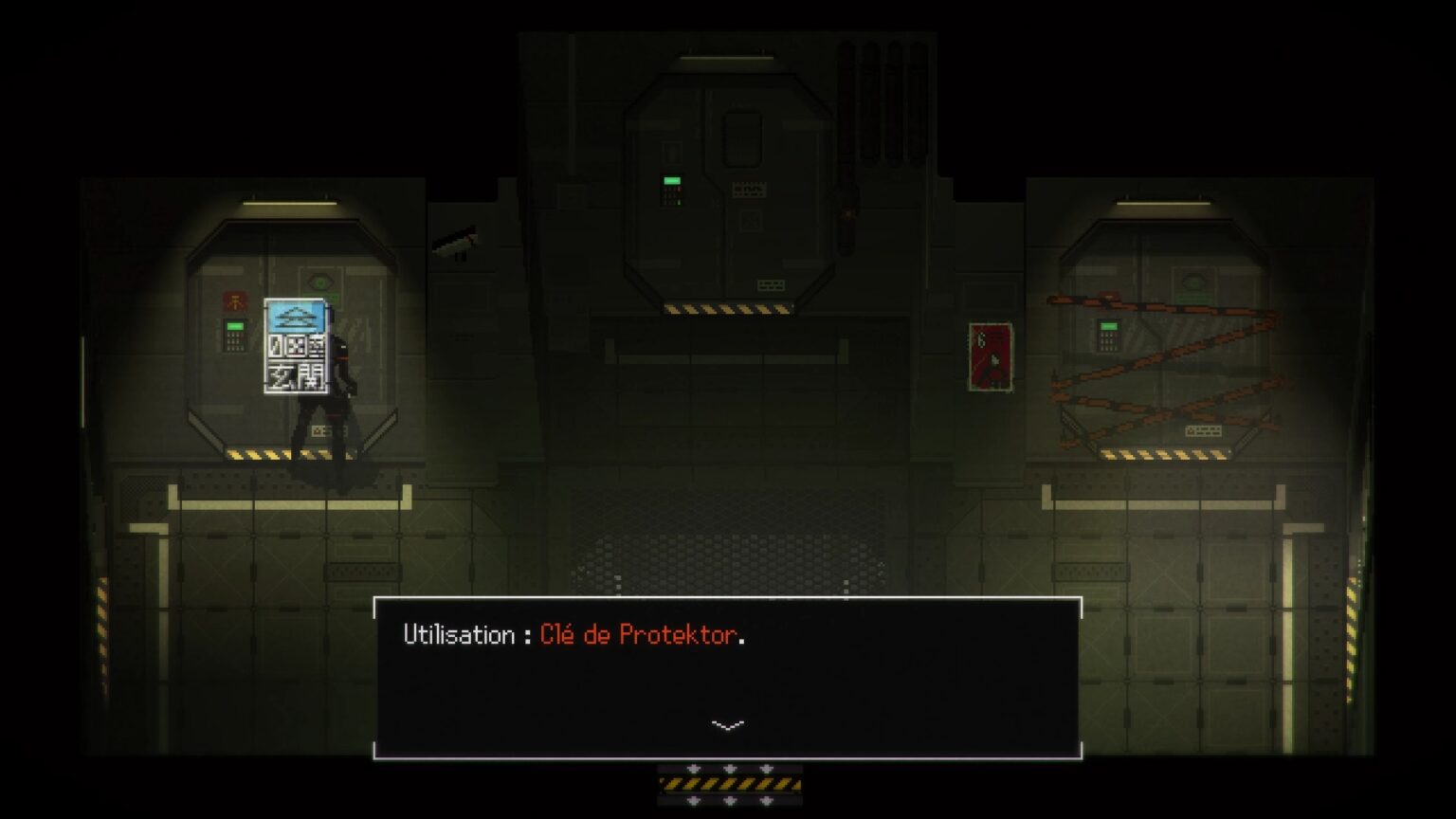
Task: Select the hazard stripe panel below the arrows
Action: (x=729, y=783)
